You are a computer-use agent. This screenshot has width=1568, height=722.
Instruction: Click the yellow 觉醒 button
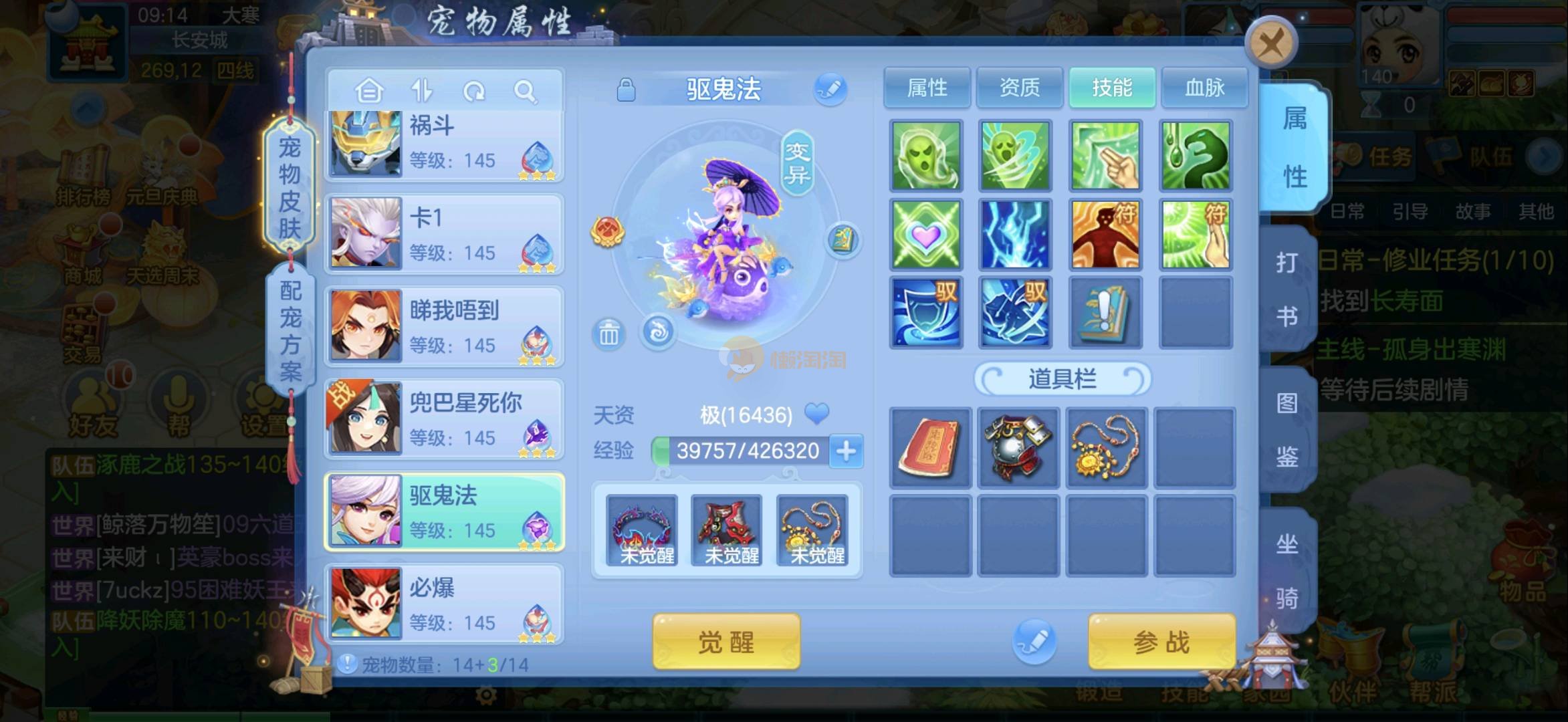[726, 642]
